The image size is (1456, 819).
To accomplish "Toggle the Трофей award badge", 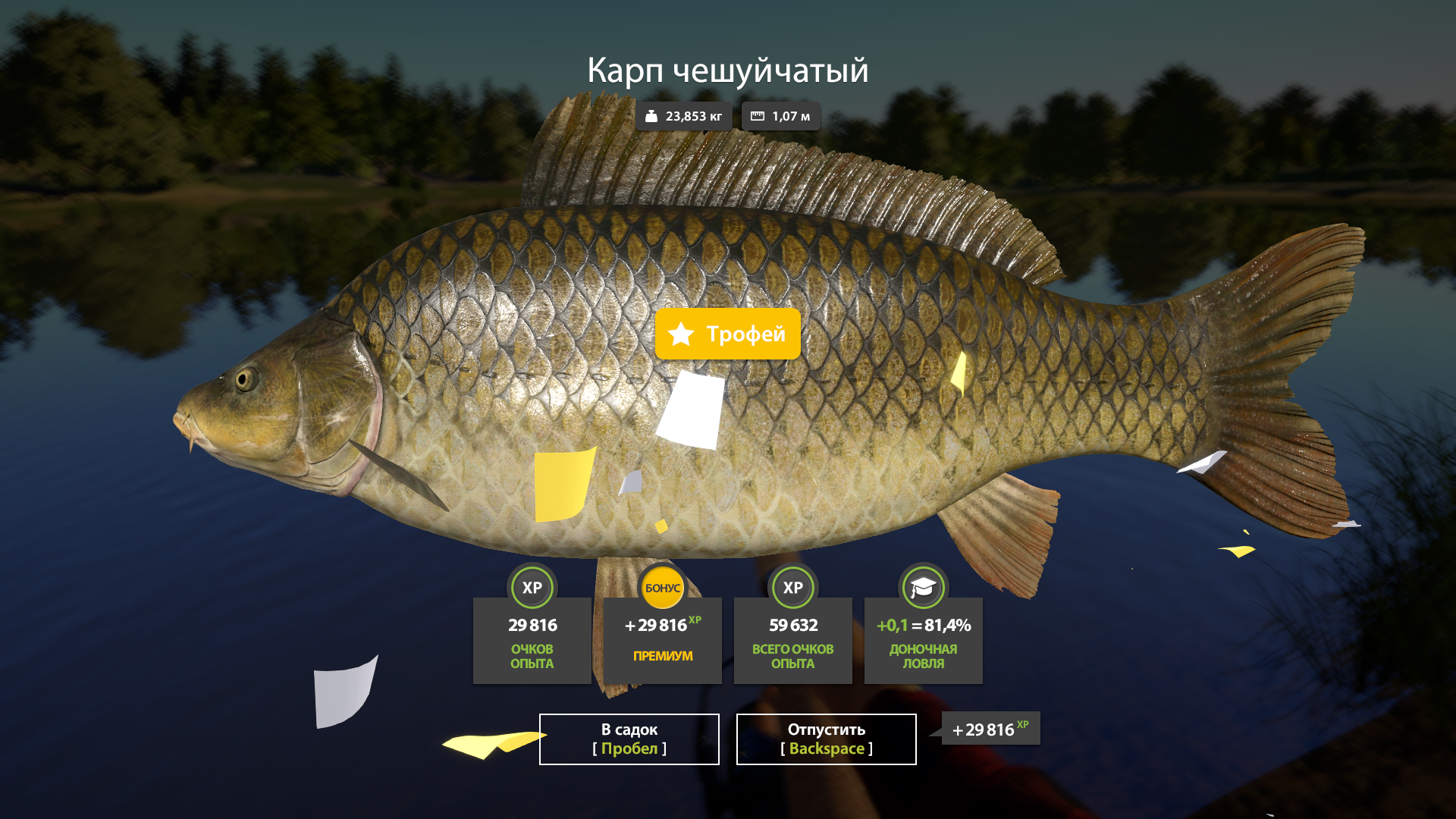I will 727,333.
